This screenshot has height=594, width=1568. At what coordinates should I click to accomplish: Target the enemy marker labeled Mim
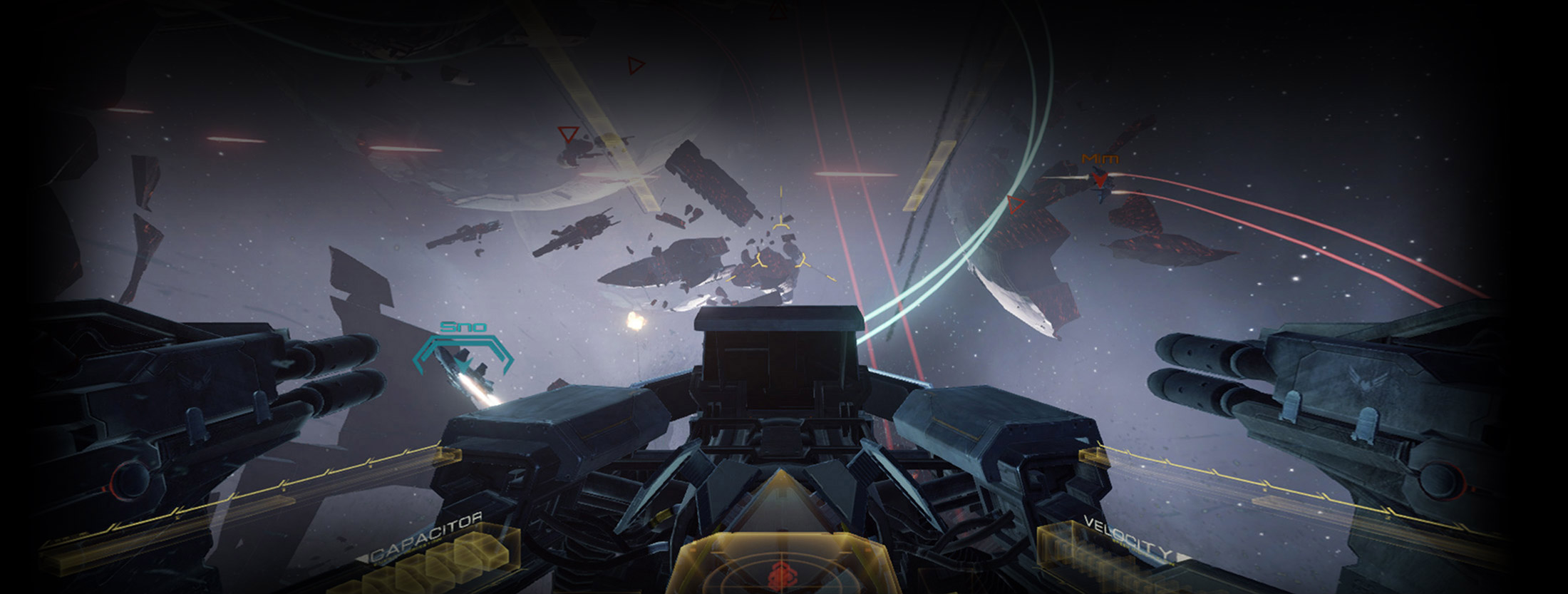[x=1101, y=178]
